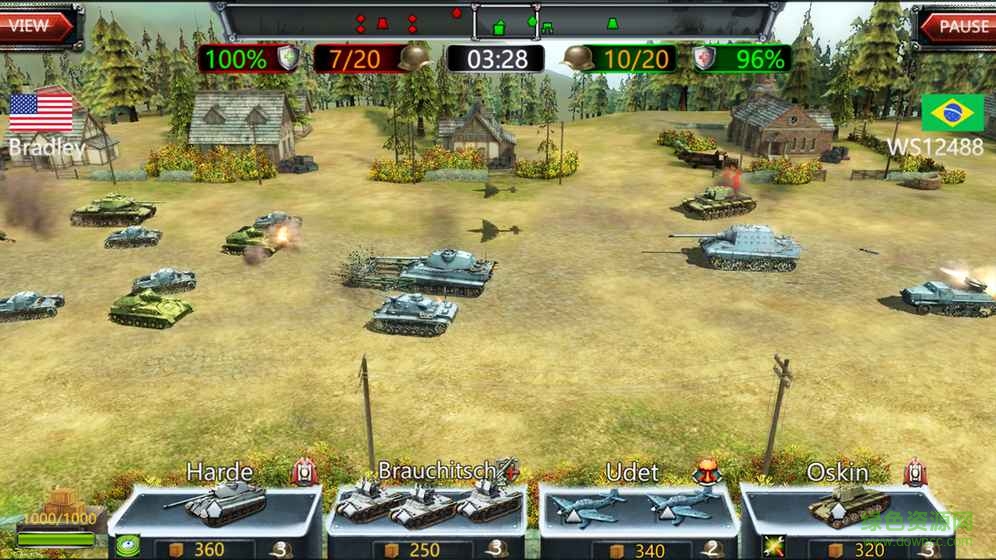This screenshot has height=560, width=996.
Task: Select the Brauchitsch anti-air squad card
Action: tap(428, 507)
